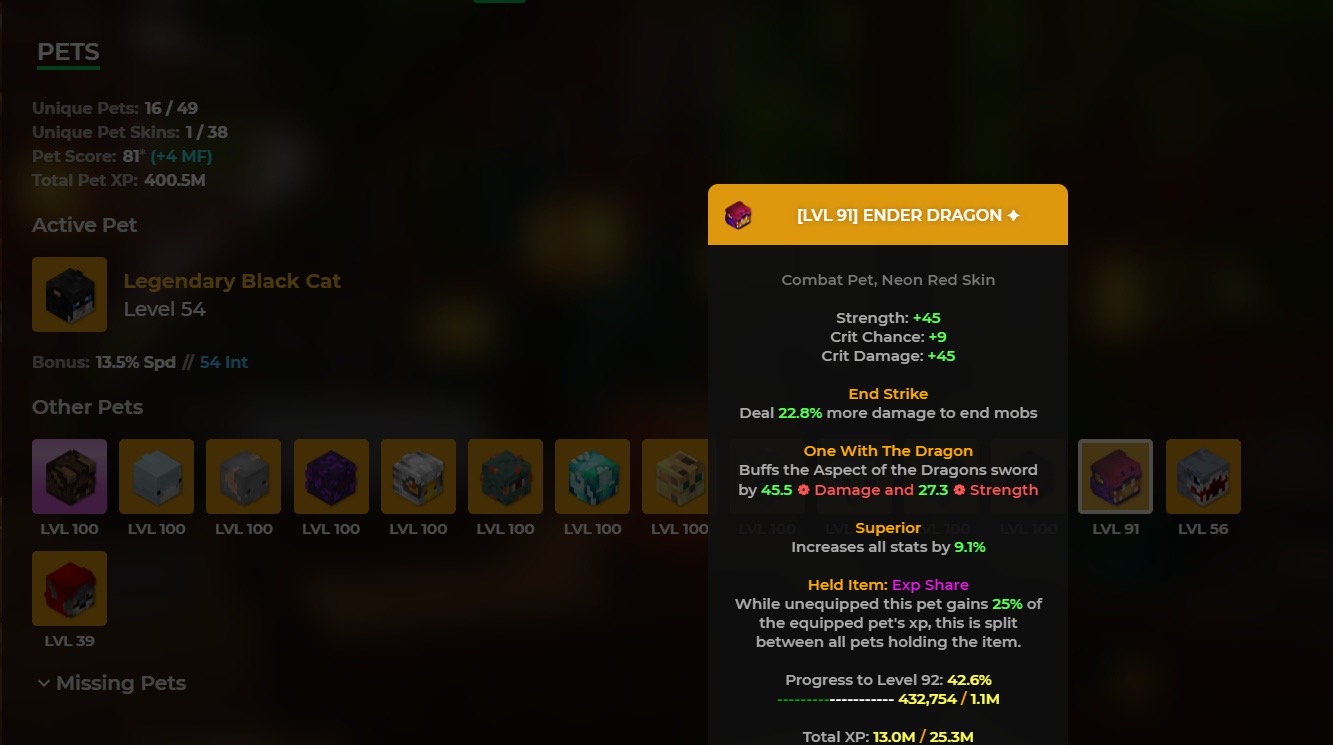Image resolution: width=1333 pixels, height=745 pixels.
Task: Select the LVL 91 Ender Dragon pet icon
Action: pyautogui.click(x=1115, y=476)
